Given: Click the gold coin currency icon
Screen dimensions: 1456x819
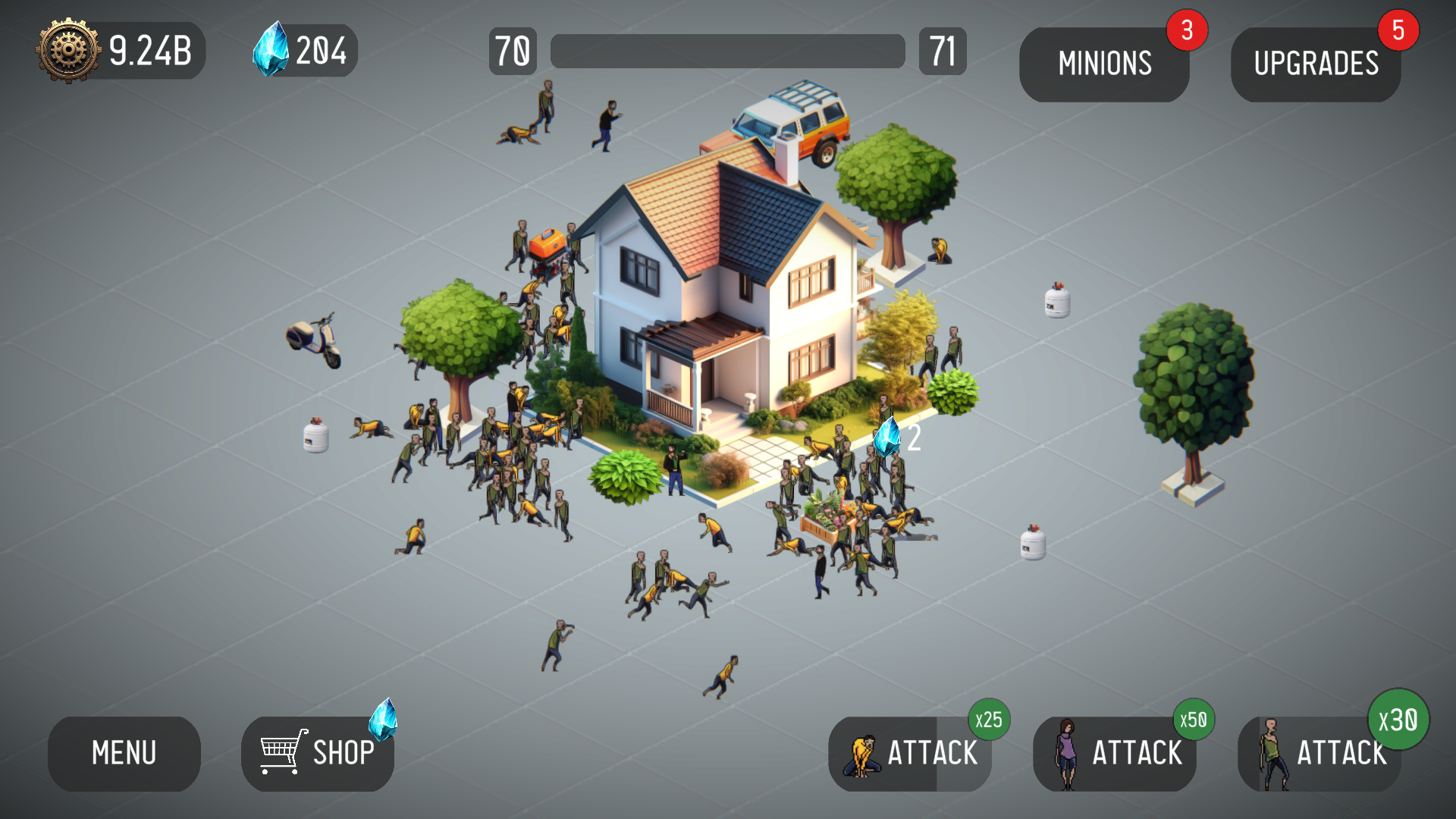Looking at the screenshot, I should point(67,50).
